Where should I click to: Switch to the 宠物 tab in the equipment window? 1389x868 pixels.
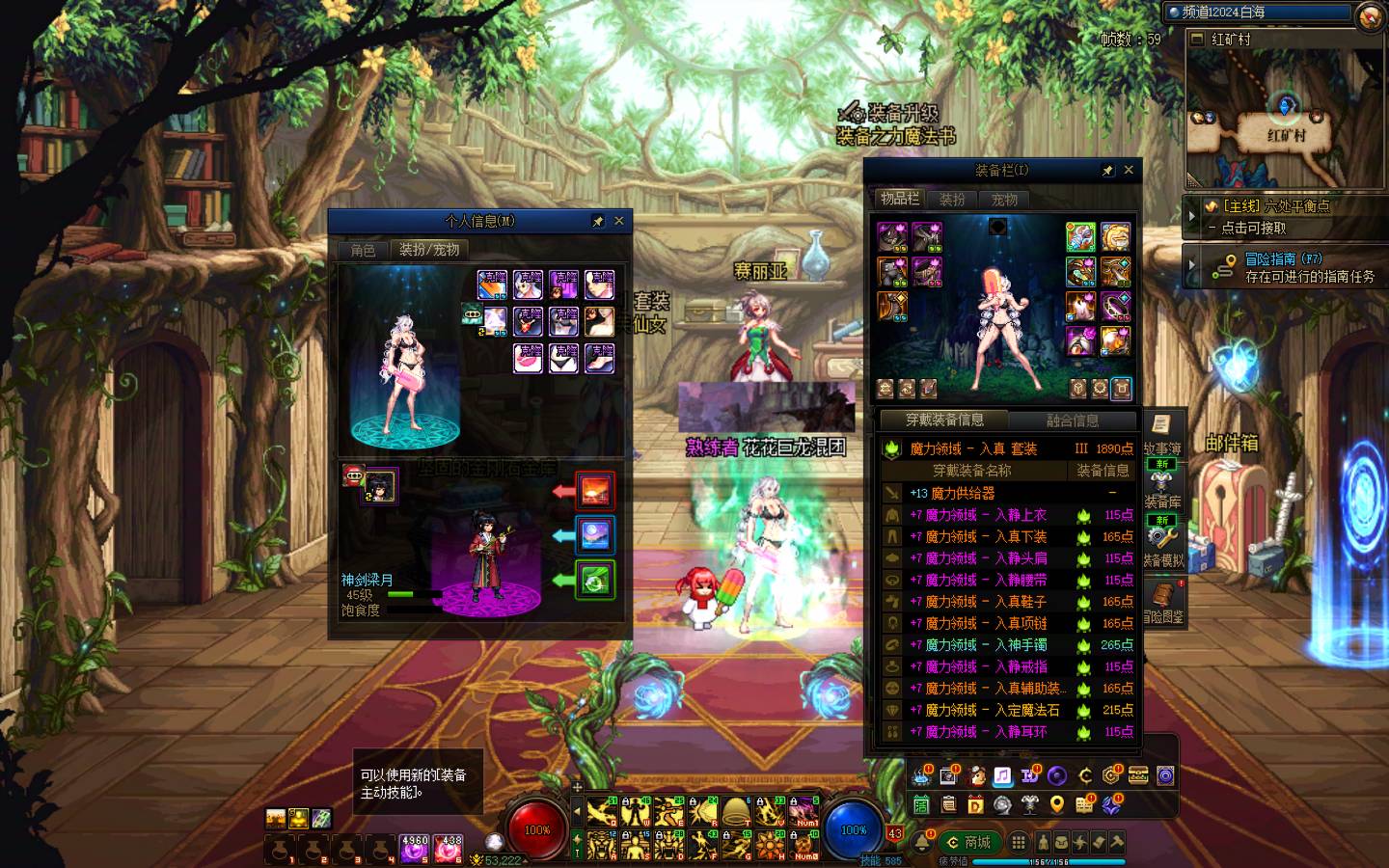[x=1004, y=199]
